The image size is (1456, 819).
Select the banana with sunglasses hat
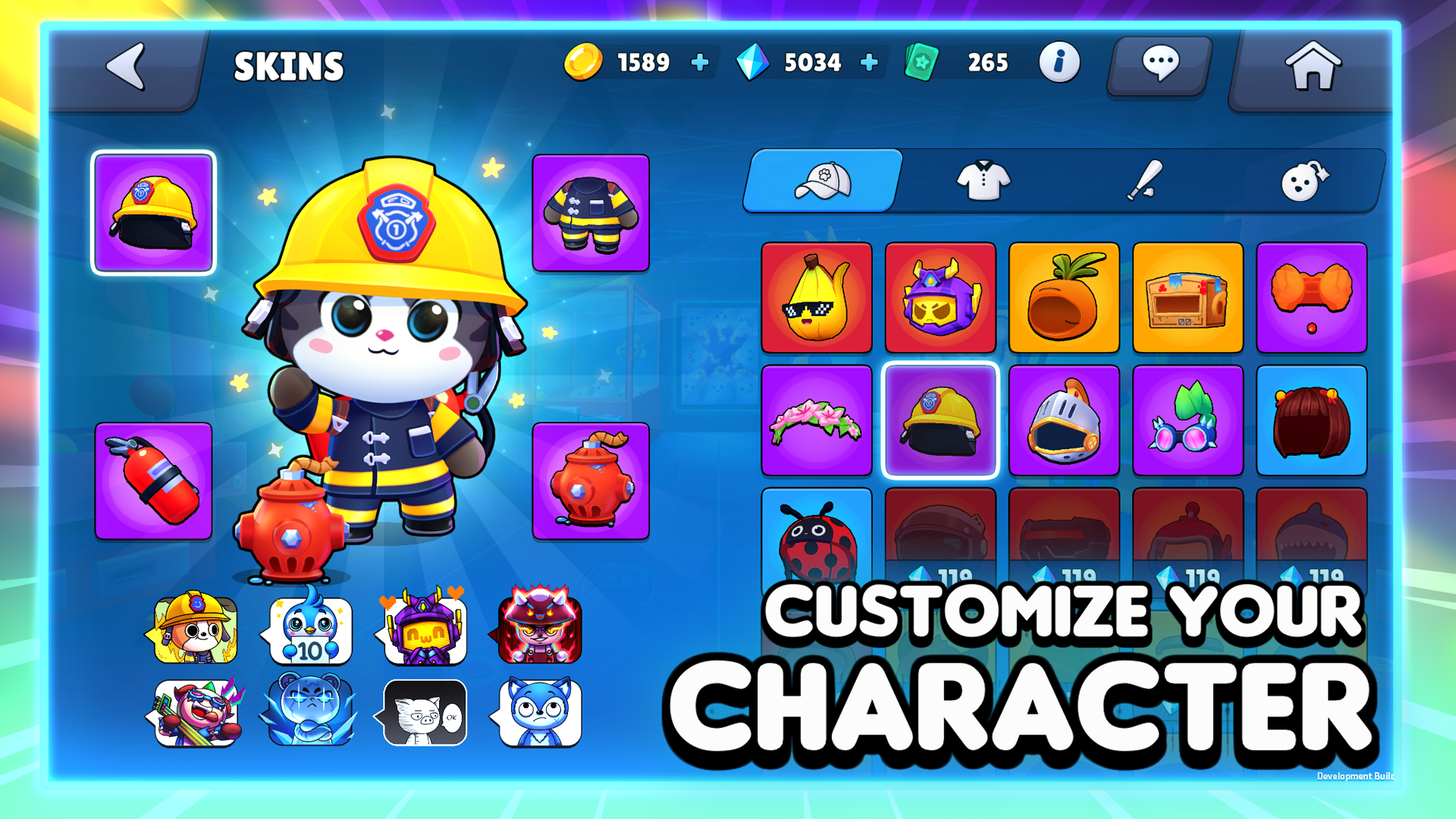coord(817,297)
